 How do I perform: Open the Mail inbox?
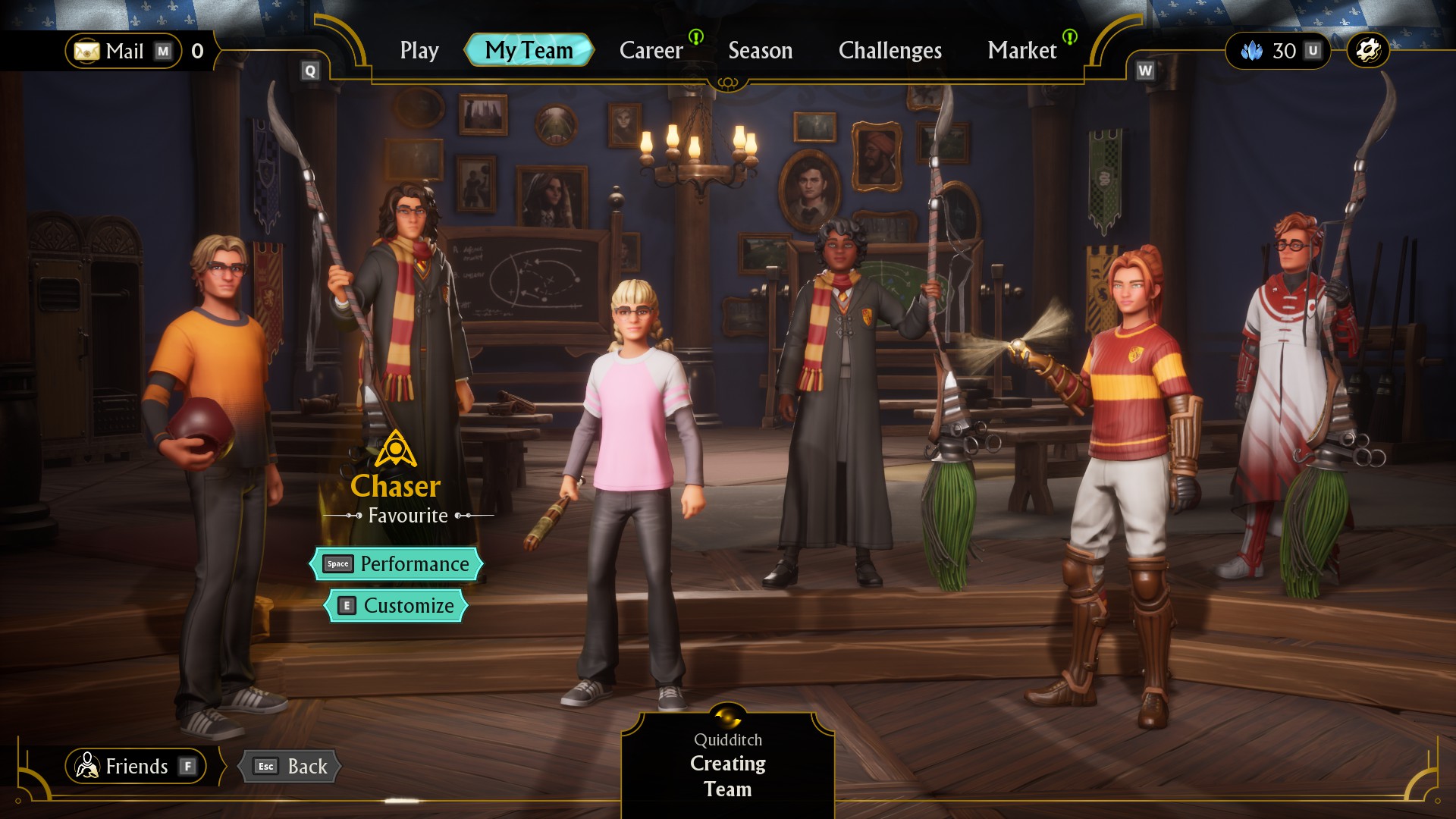tap(124, 51)
